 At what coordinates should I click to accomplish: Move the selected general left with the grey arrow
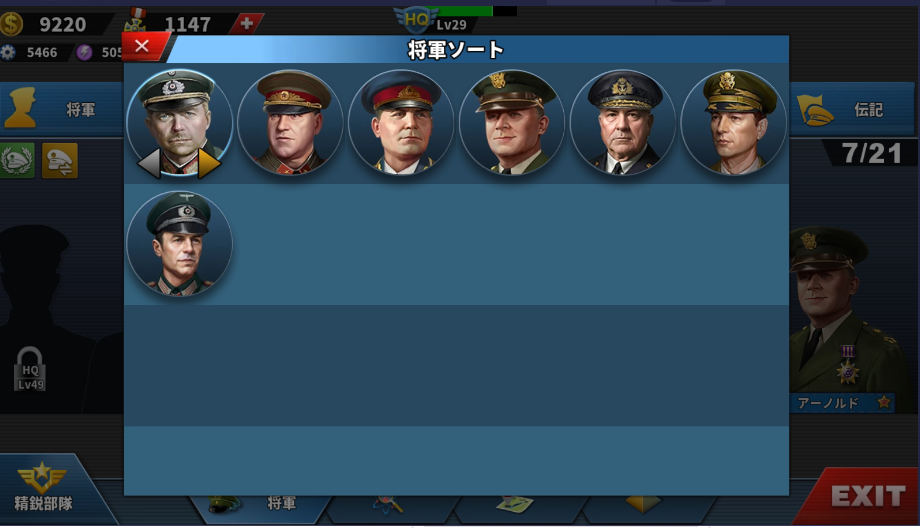tap(149, 163)
